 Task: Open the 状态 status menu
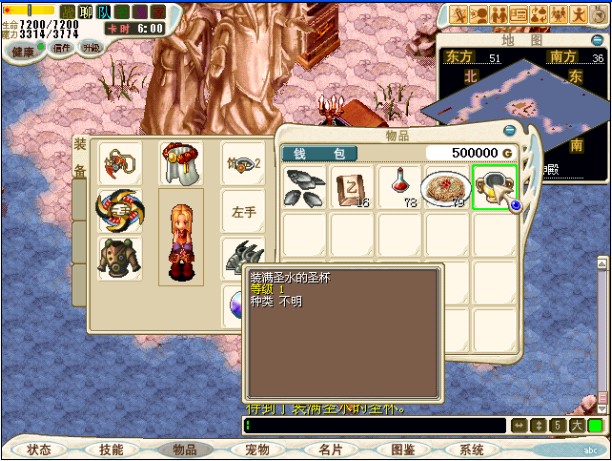click(x=40, y=450)
